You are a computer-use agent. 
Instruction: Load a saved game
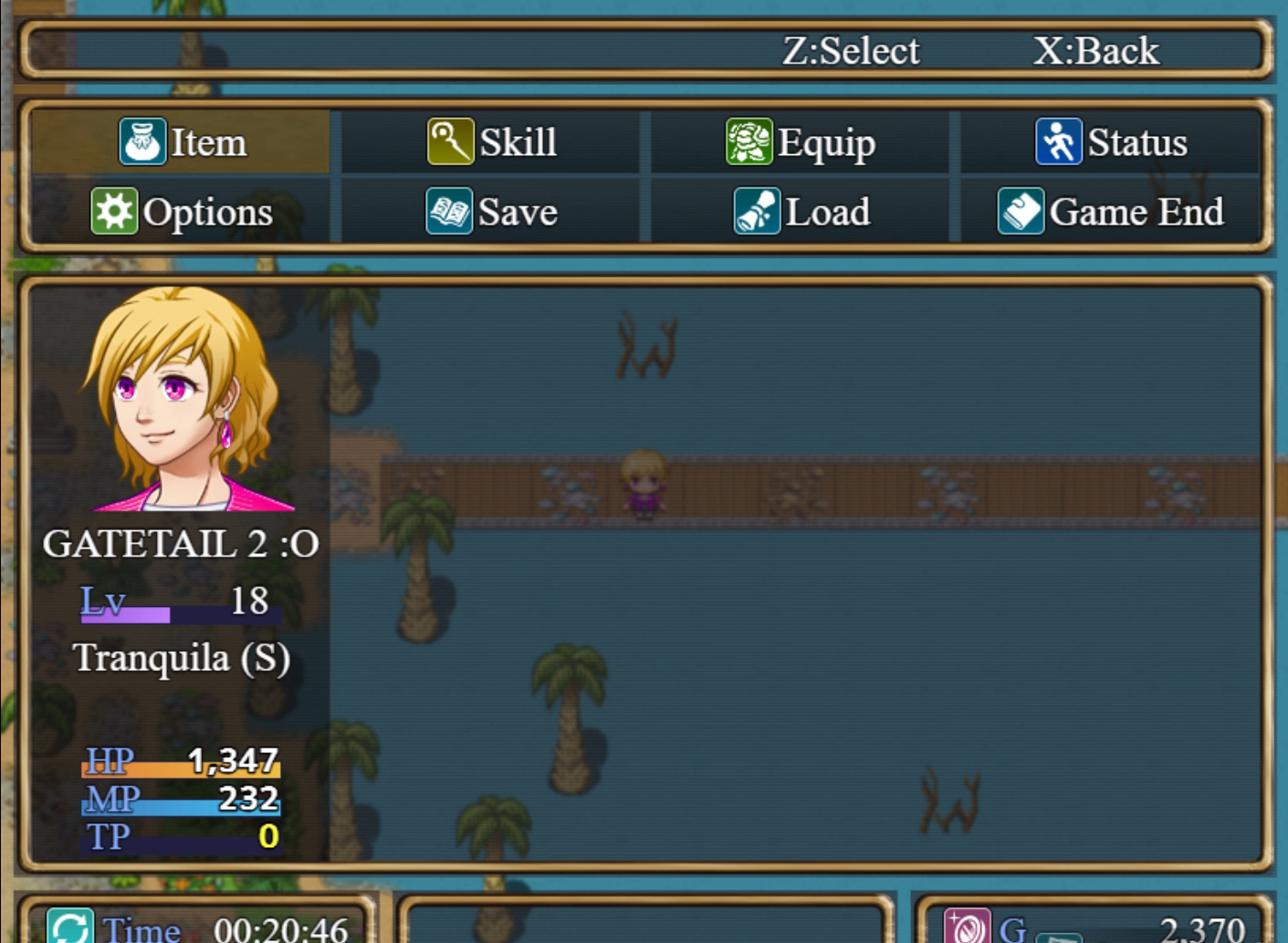click(801, 212)
